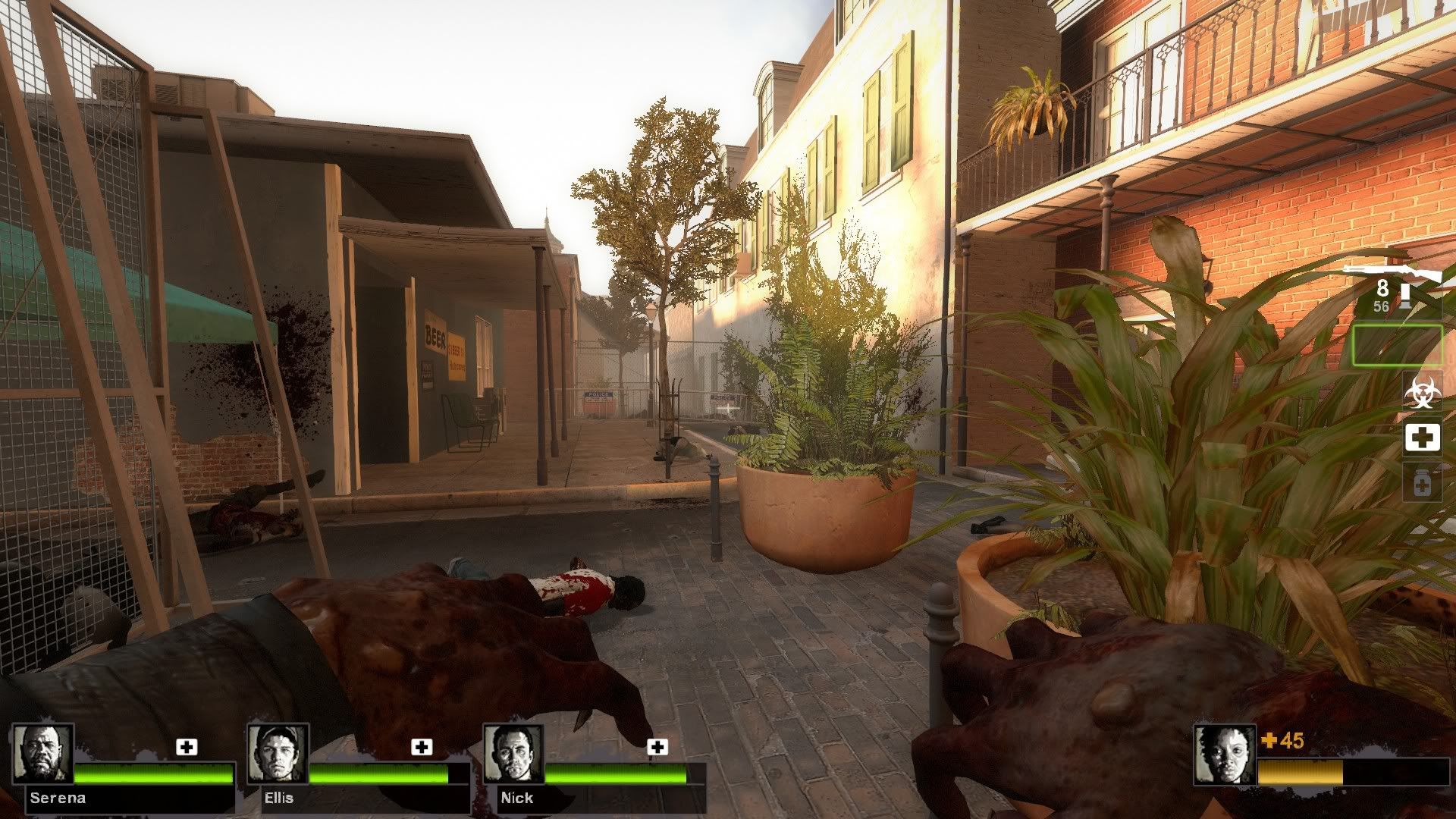Select Ellis's teammate portrait
The width and height of the screenshot is (1456, 819).
(x=278, y=753)
